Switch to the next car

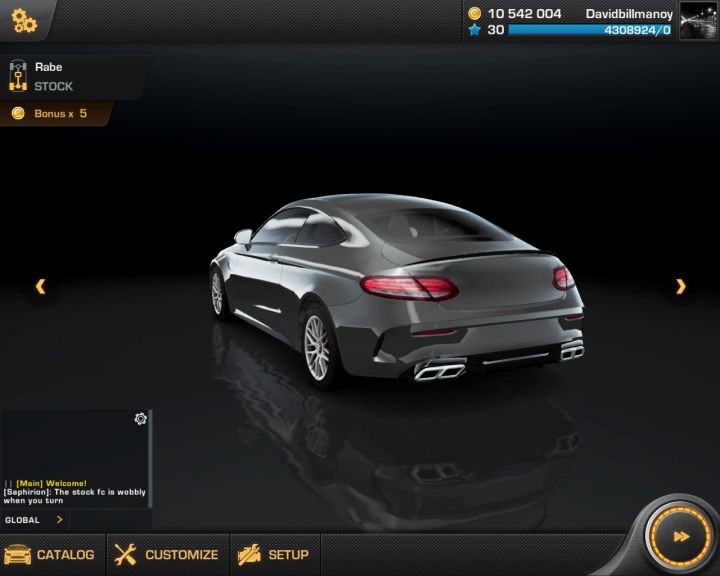pyautogui.click(x=681, y=287)
